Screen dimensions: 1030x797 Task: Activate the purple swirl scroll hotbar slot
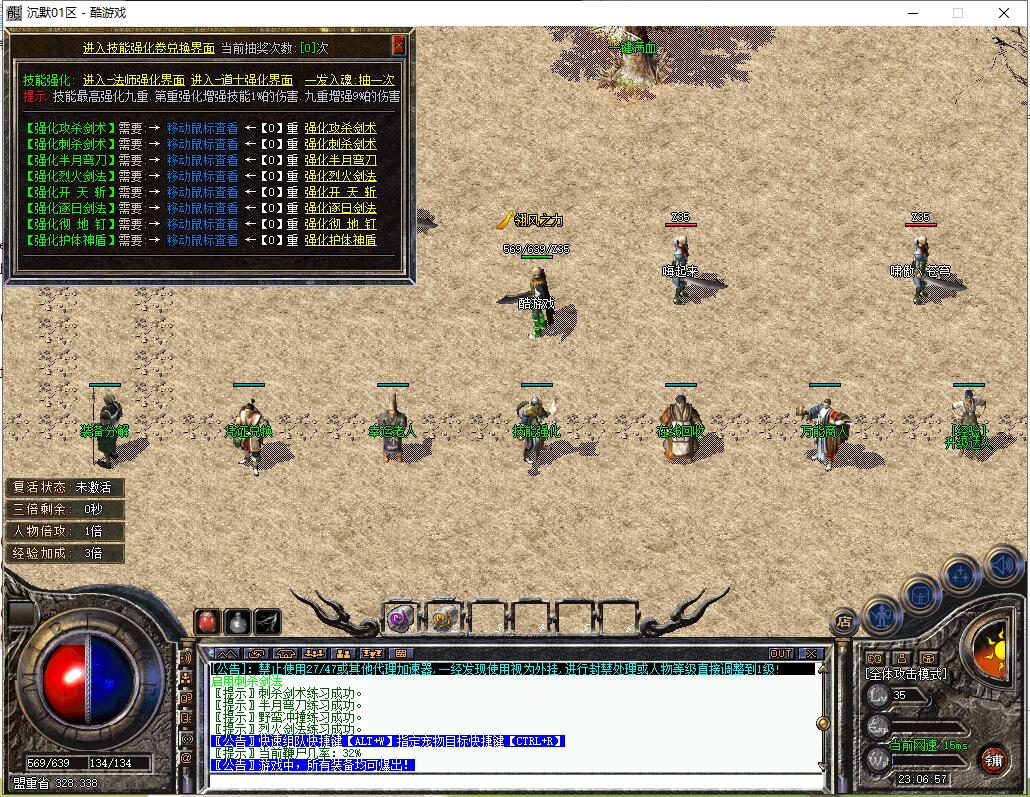click(x=401, y=618)
